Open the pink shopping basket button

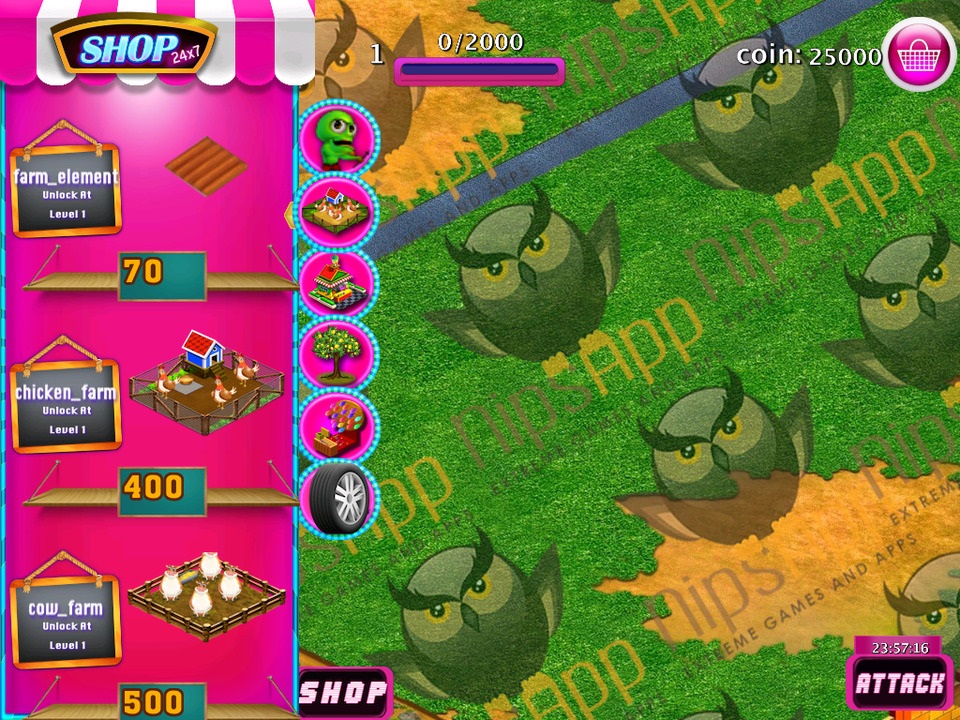click(918, 55)
